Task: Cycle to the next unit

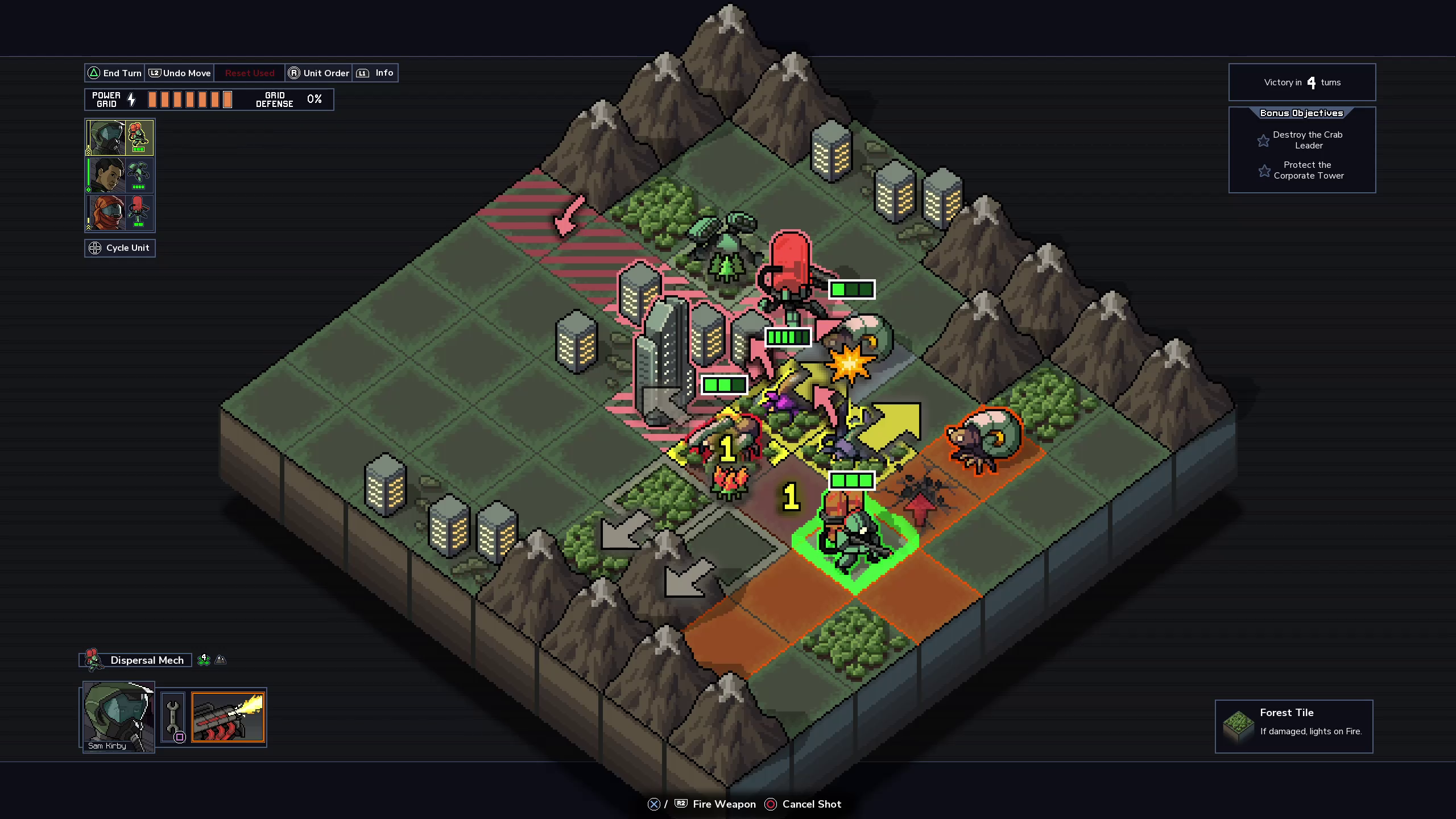Action: pyautogui.click(x=120, y=248)
